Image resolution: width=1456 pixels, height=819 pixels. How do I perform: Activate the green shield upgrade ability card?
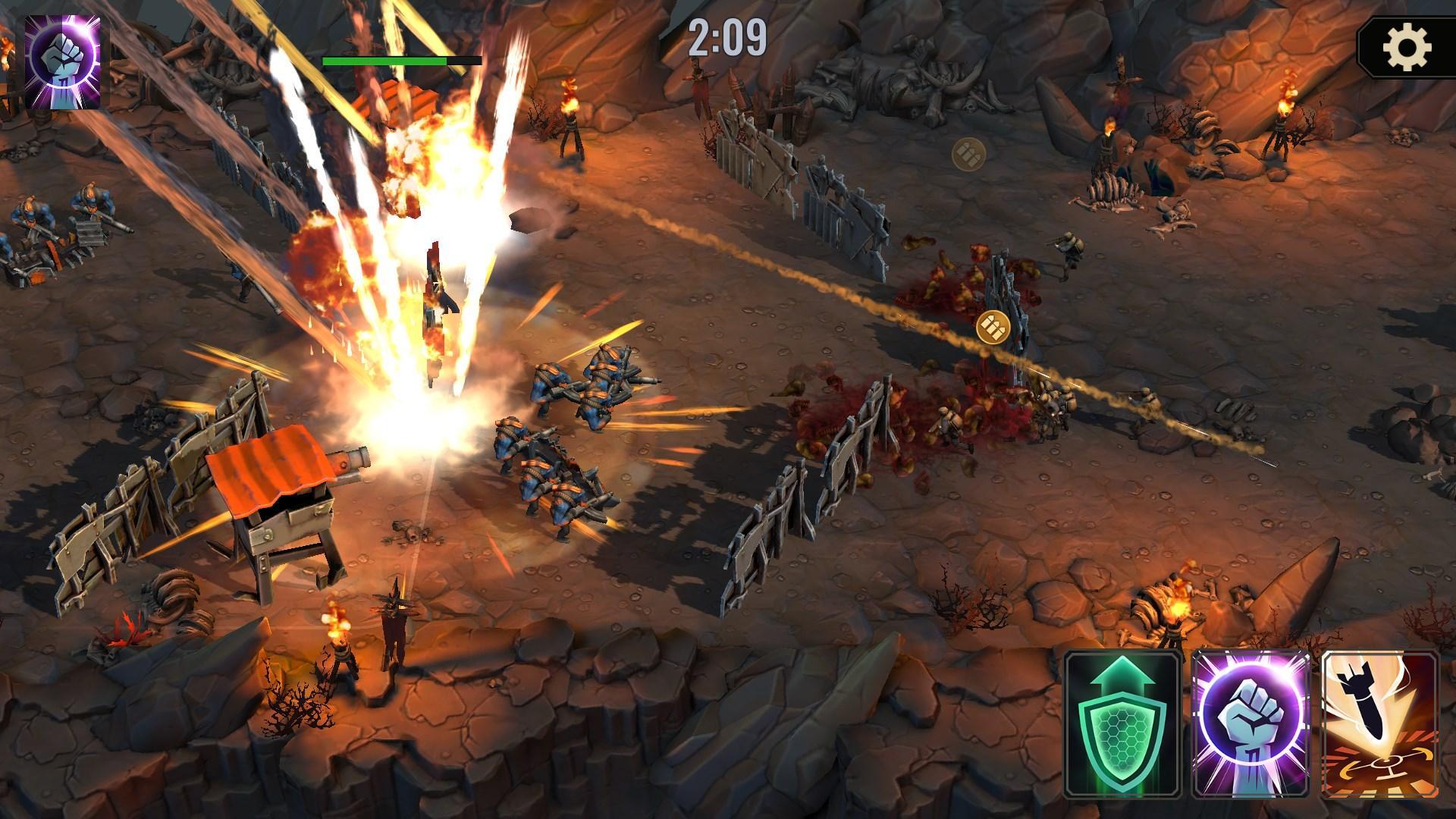click(1124, 723)
